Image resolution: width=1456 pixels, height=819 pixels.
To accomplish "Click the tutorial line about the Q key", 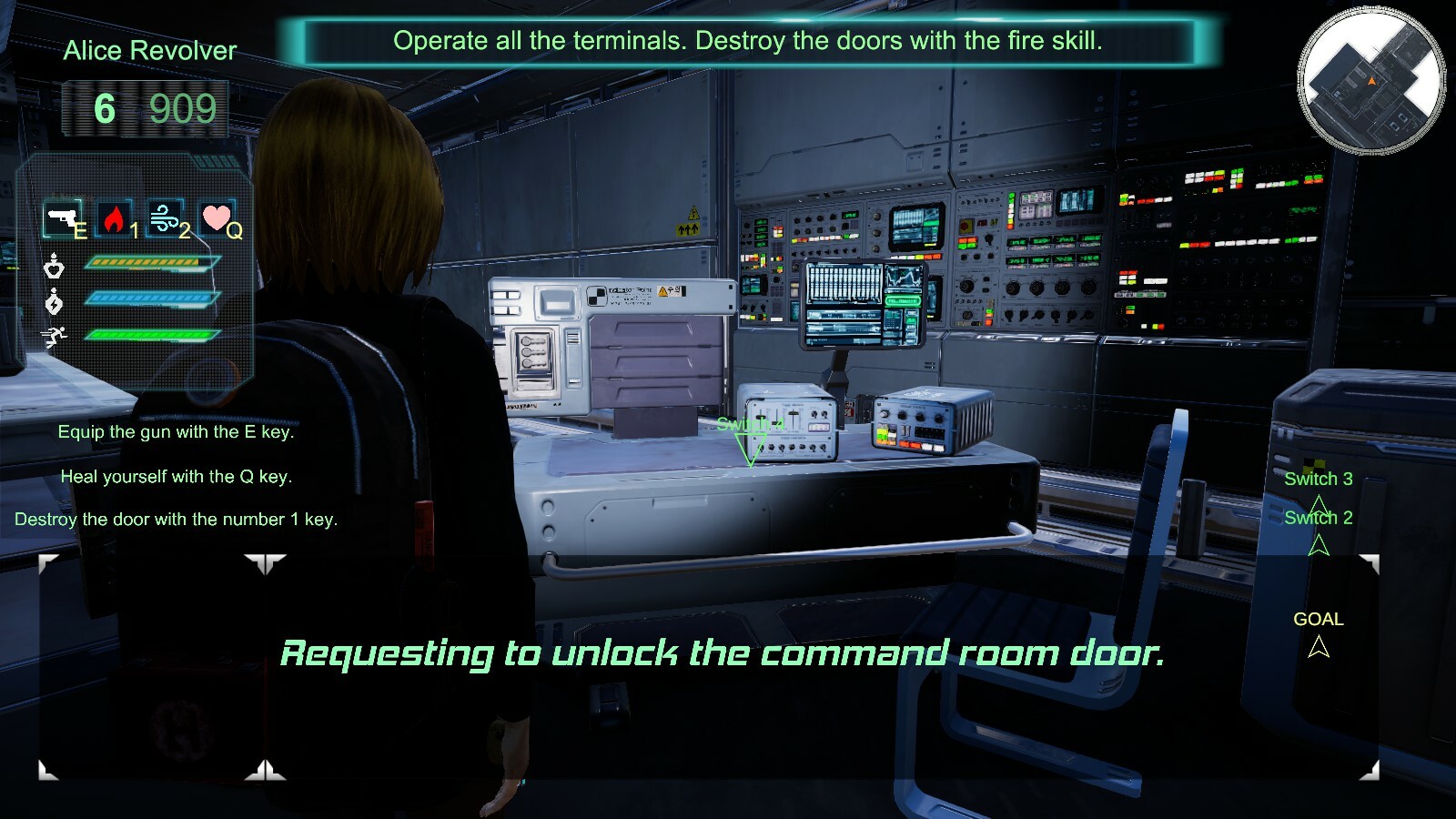I will 177,474.
